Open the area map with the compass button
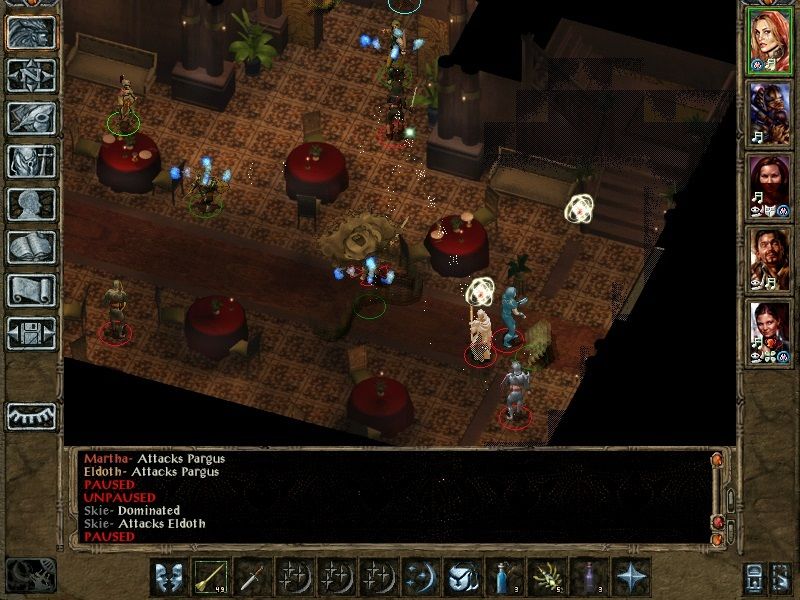Screen dimensions: 800x600 (31, 75)
